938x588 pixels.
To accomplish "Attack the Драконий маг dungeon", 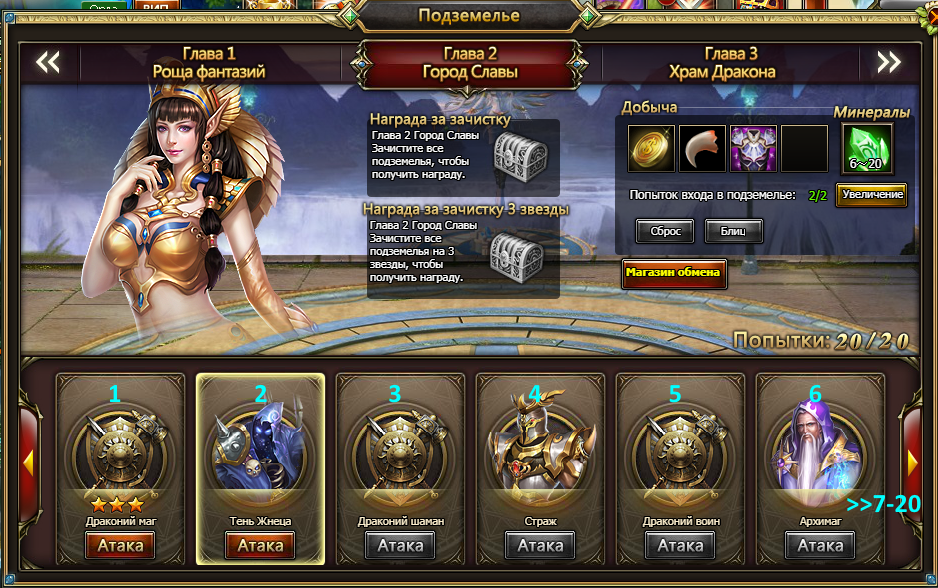I will (120, 545).
